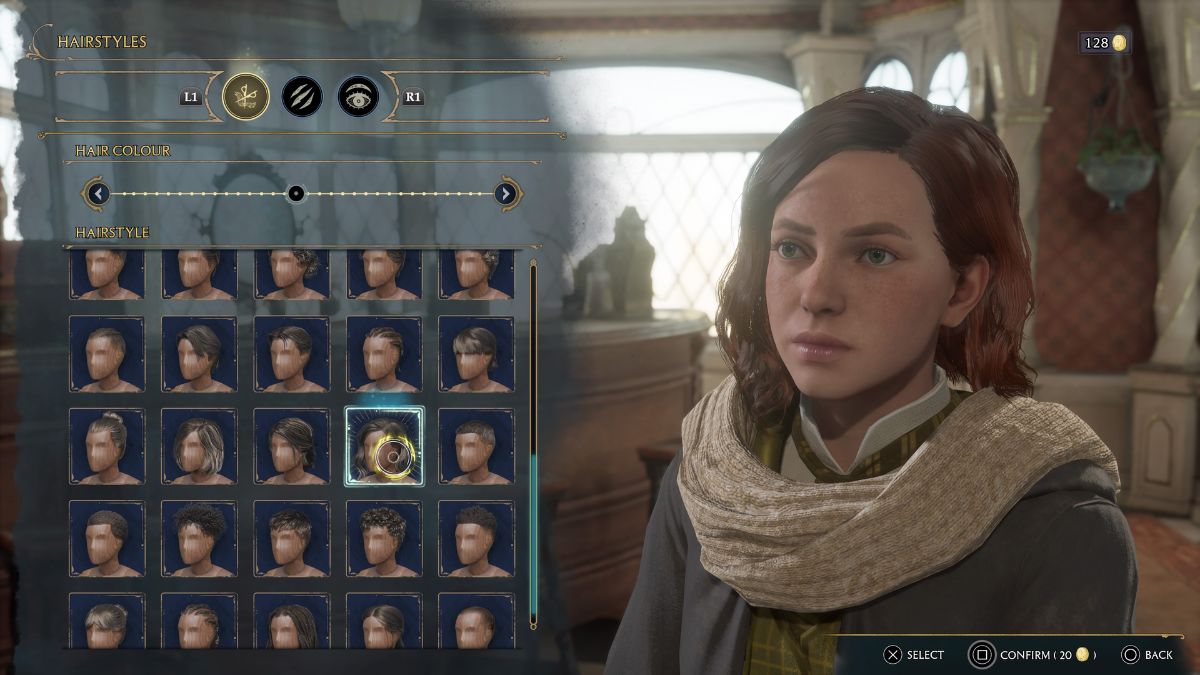
Task: Click the right arrow of Hair Colour
Action: tap(506, 193)
